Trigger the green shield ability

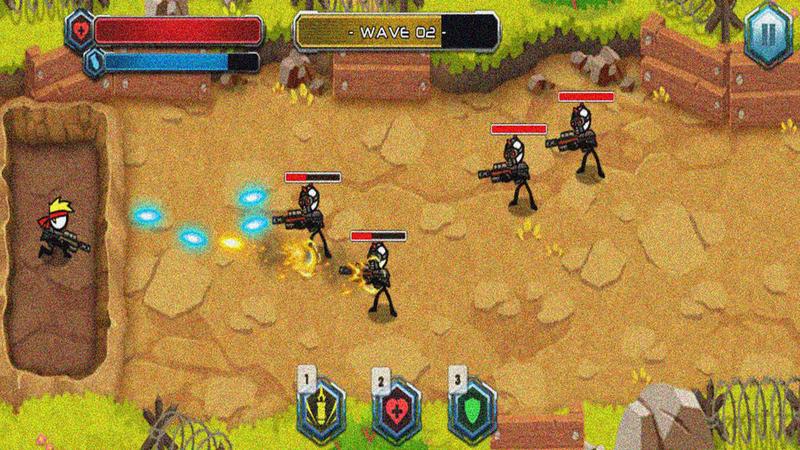471,407
